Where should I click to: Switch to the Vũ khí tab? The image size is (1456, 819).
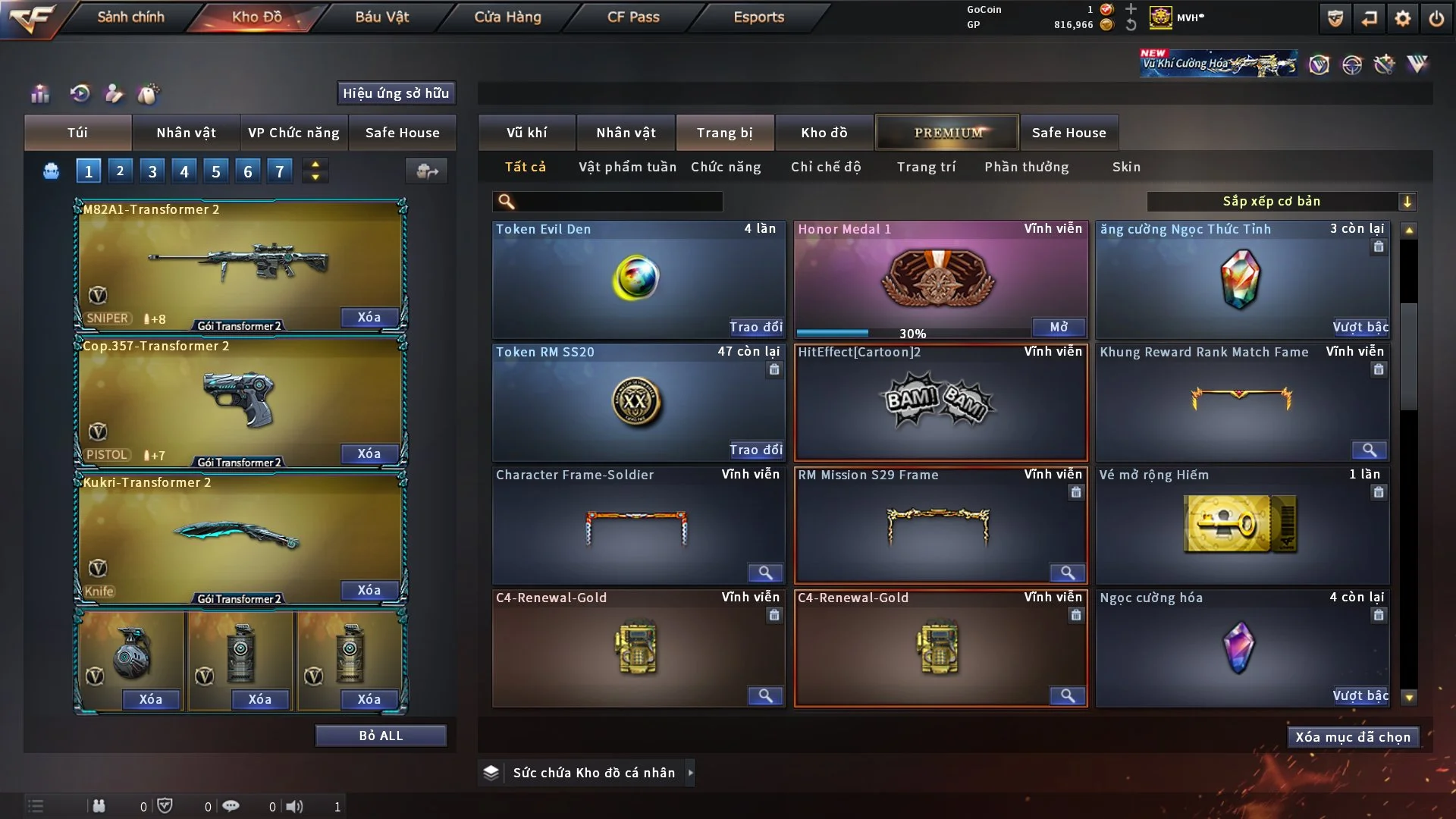[526, 133]
